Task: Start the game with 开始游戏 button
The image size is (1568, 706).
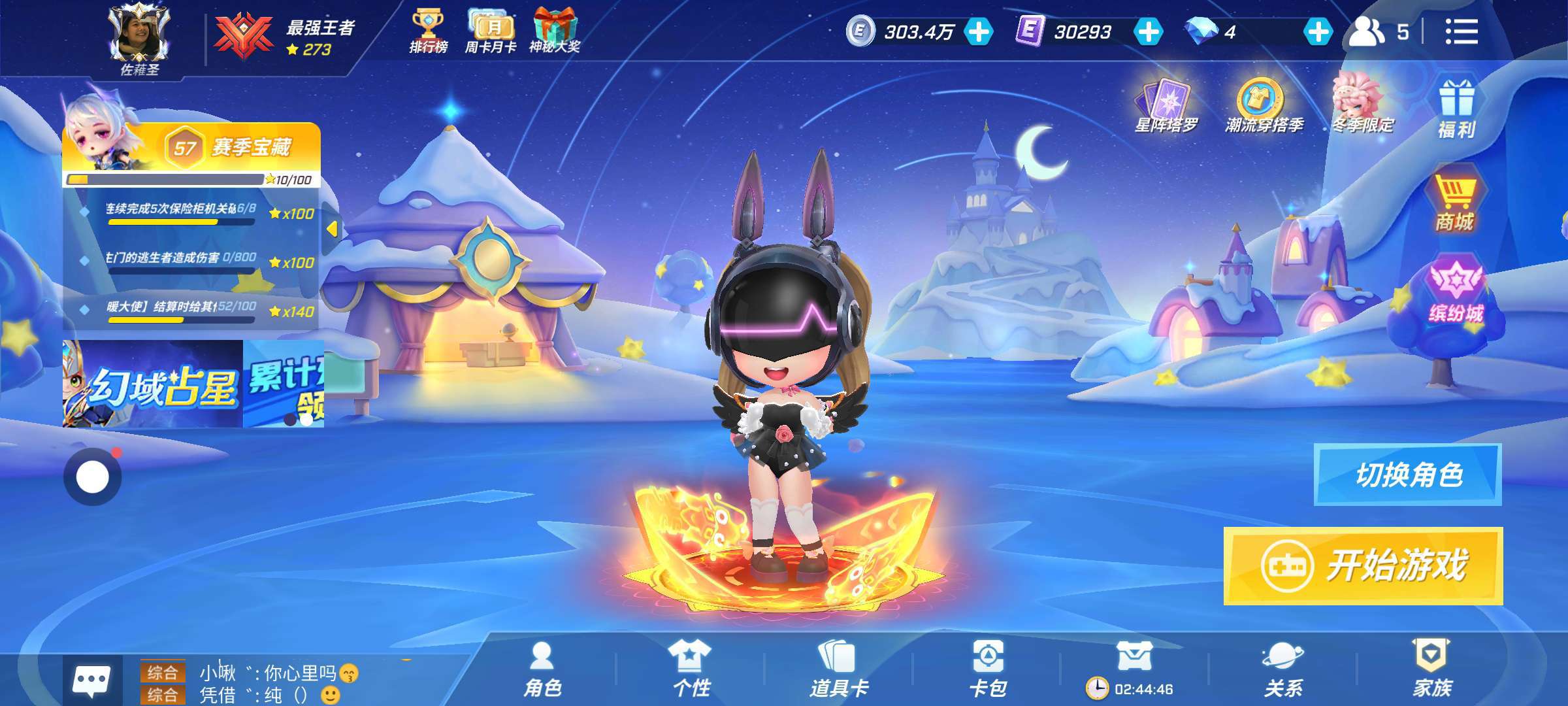Action: [1363, 566]
